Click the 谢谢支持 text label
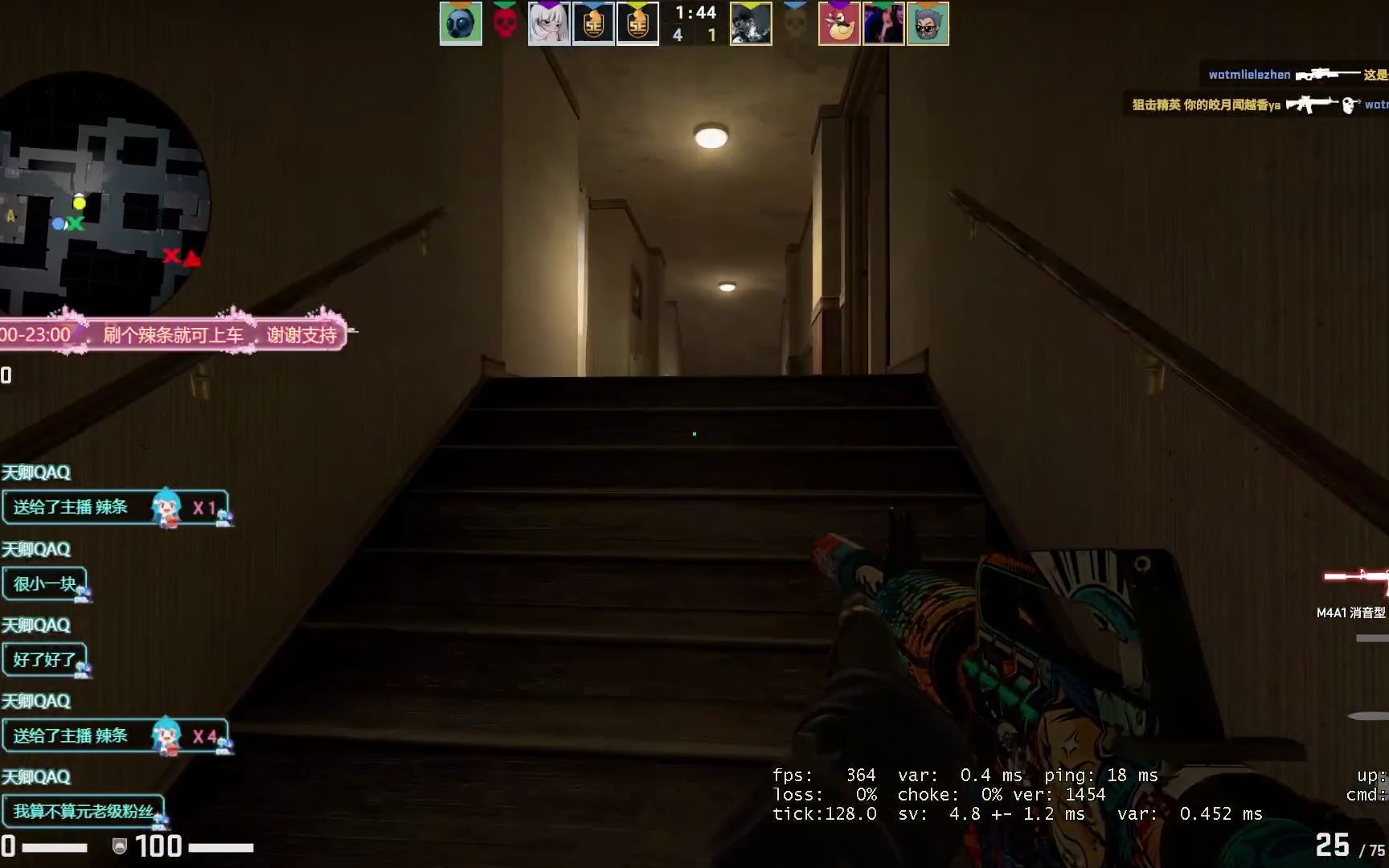The height and width of the screenshot is (868, 1389). (x=301, y=334)
